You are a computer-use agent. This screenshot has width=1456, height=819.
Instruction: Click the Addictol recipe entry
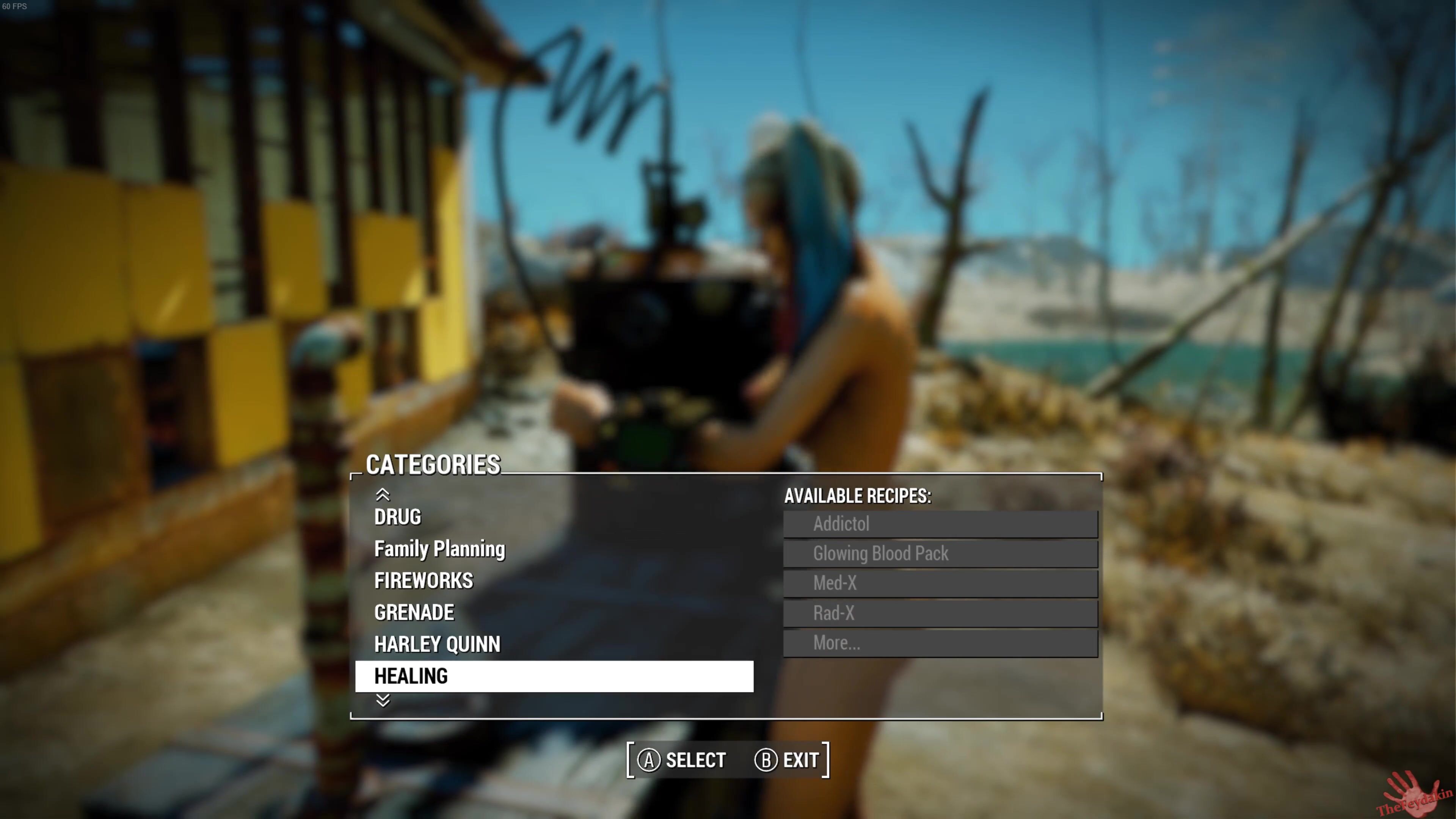click(x=940, y=524)
